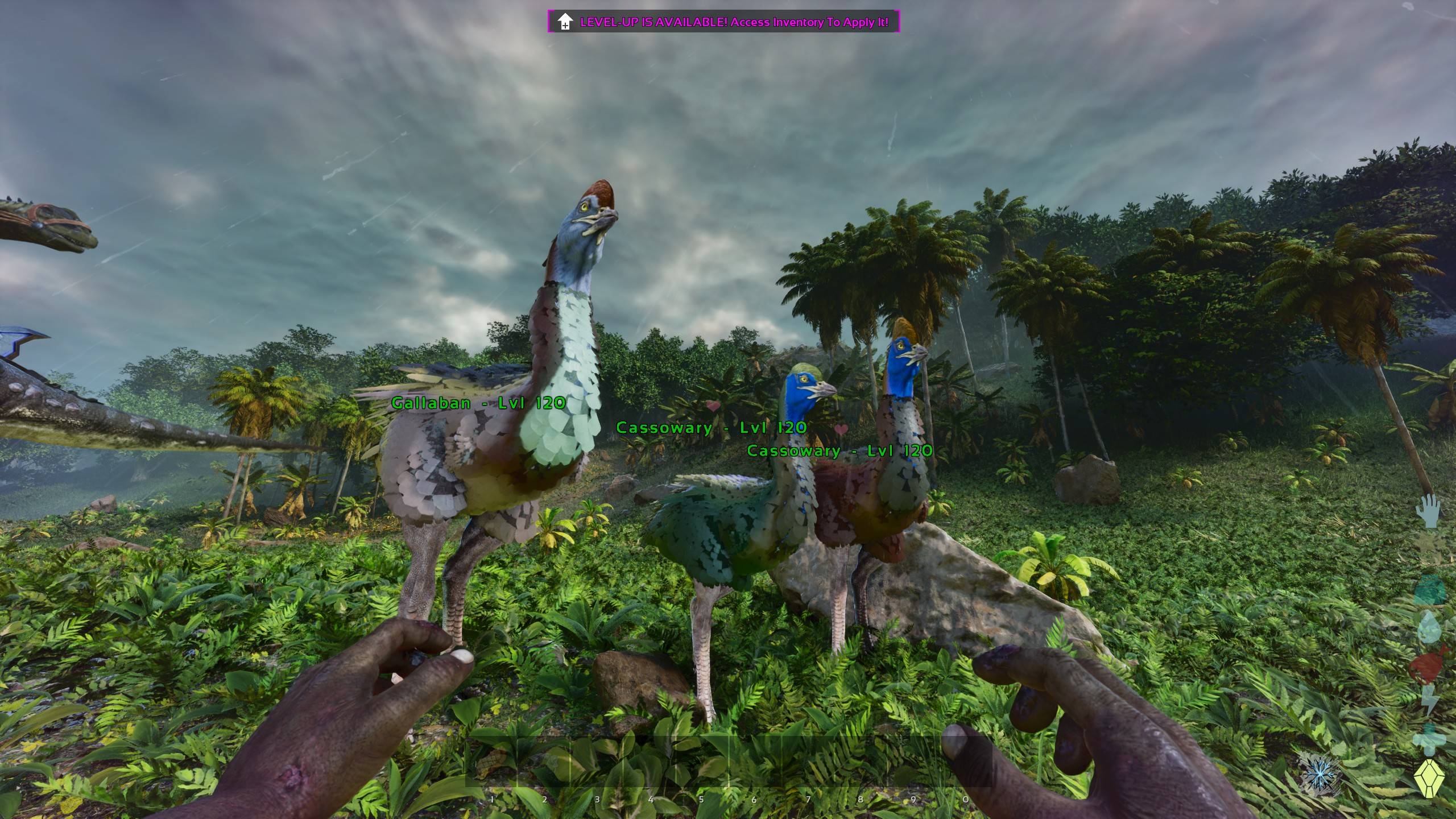
Task: Click the water droplet status icon
Action: tap(1429, 627)
